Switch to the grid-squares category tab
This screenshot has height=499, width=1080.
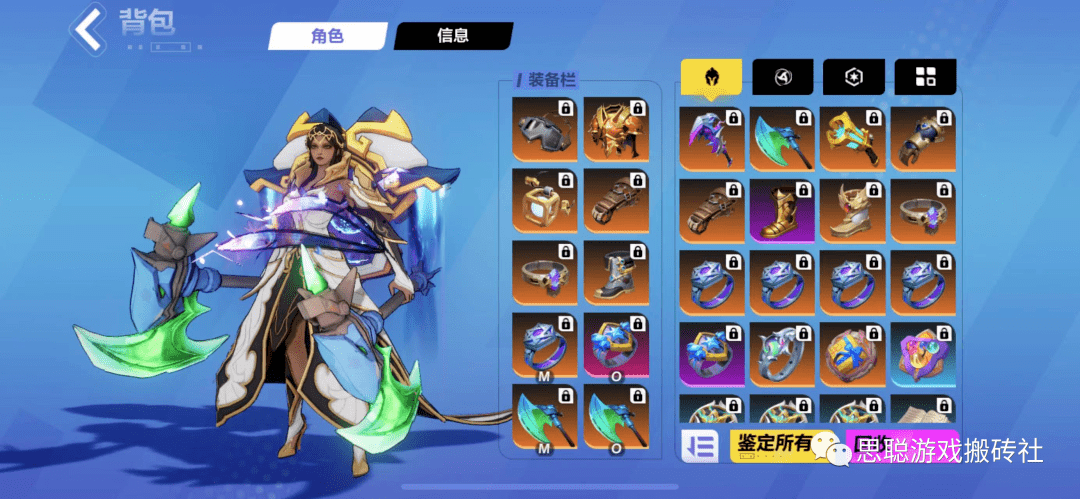(x=925, y=77)
